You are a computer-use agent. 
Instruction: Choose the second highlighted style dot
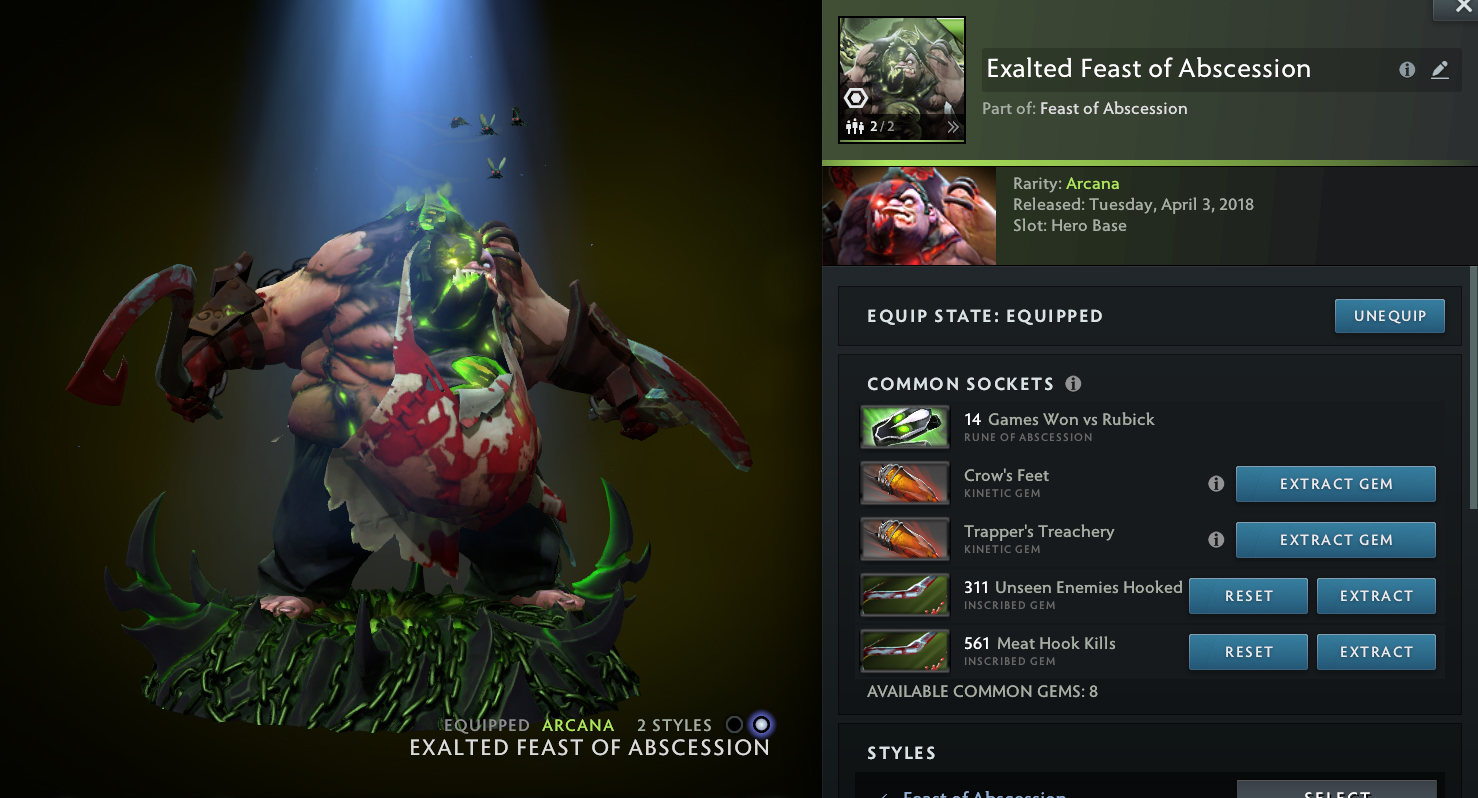pos(762,725)
